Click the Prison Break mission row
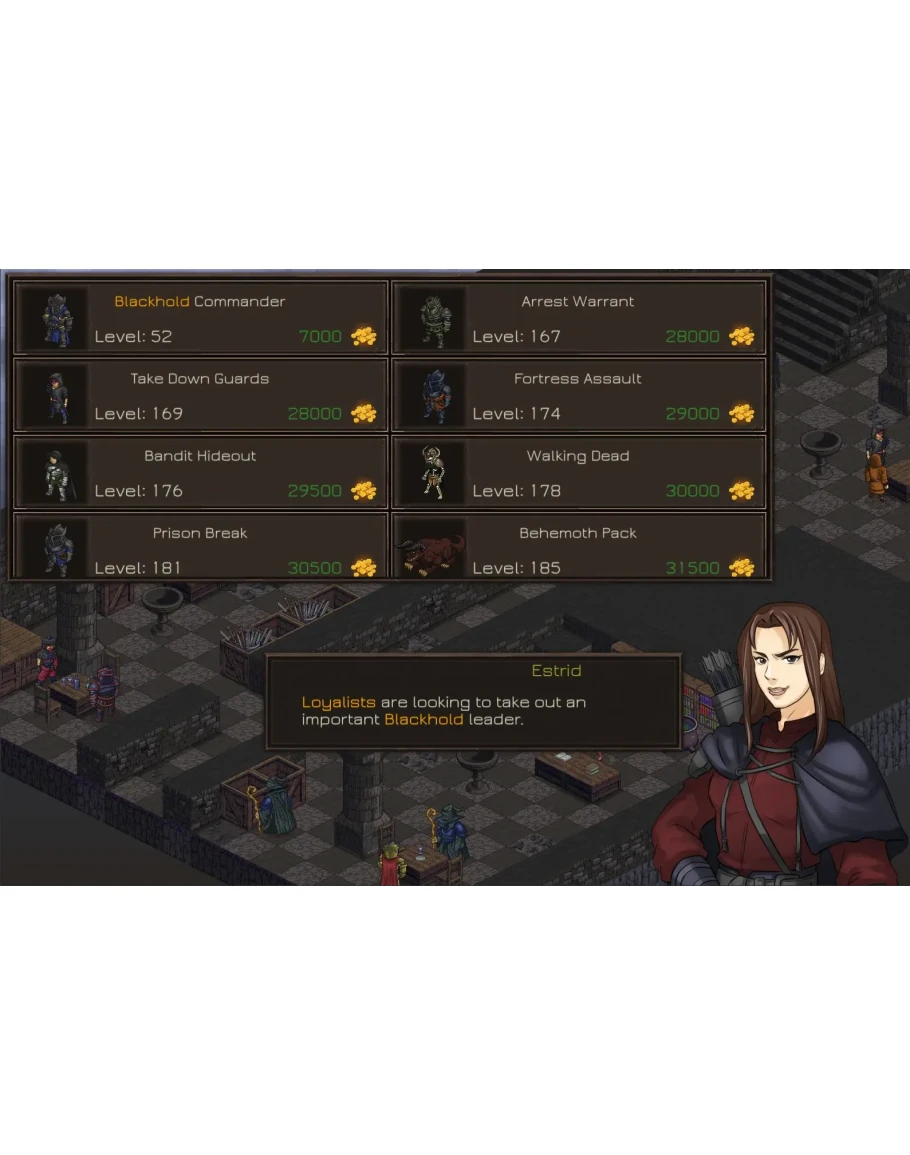 tap(200, 546)
